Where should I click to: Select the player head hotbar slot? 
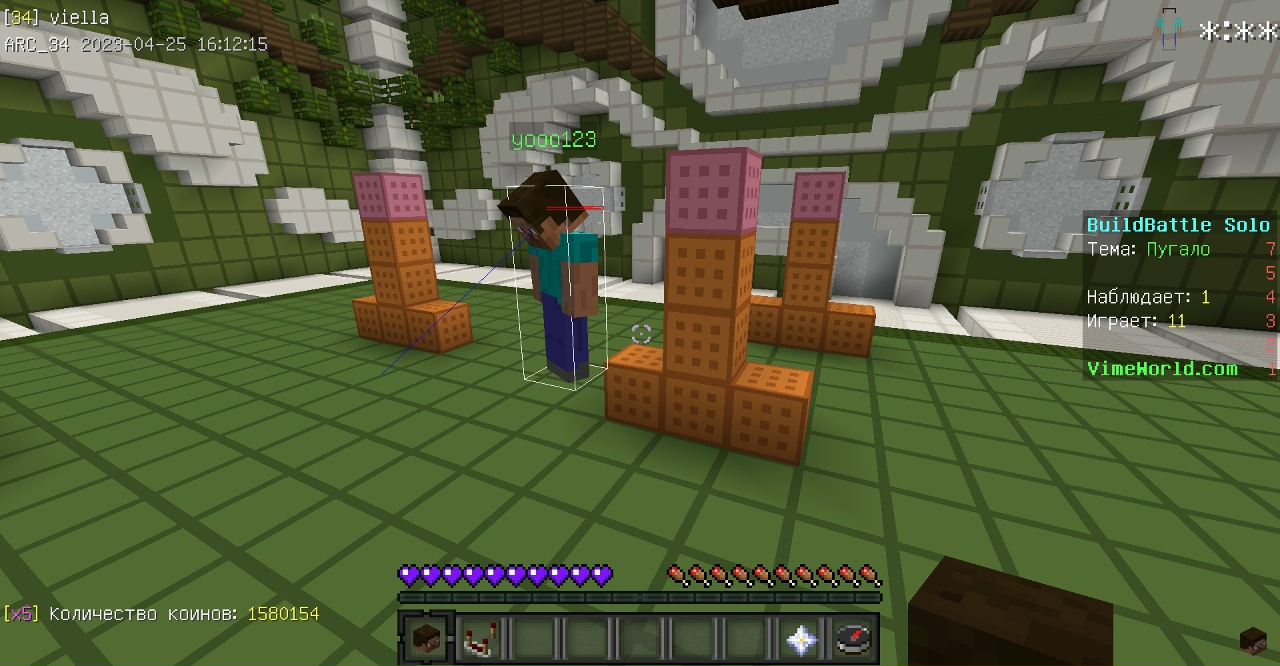point(427,638)
